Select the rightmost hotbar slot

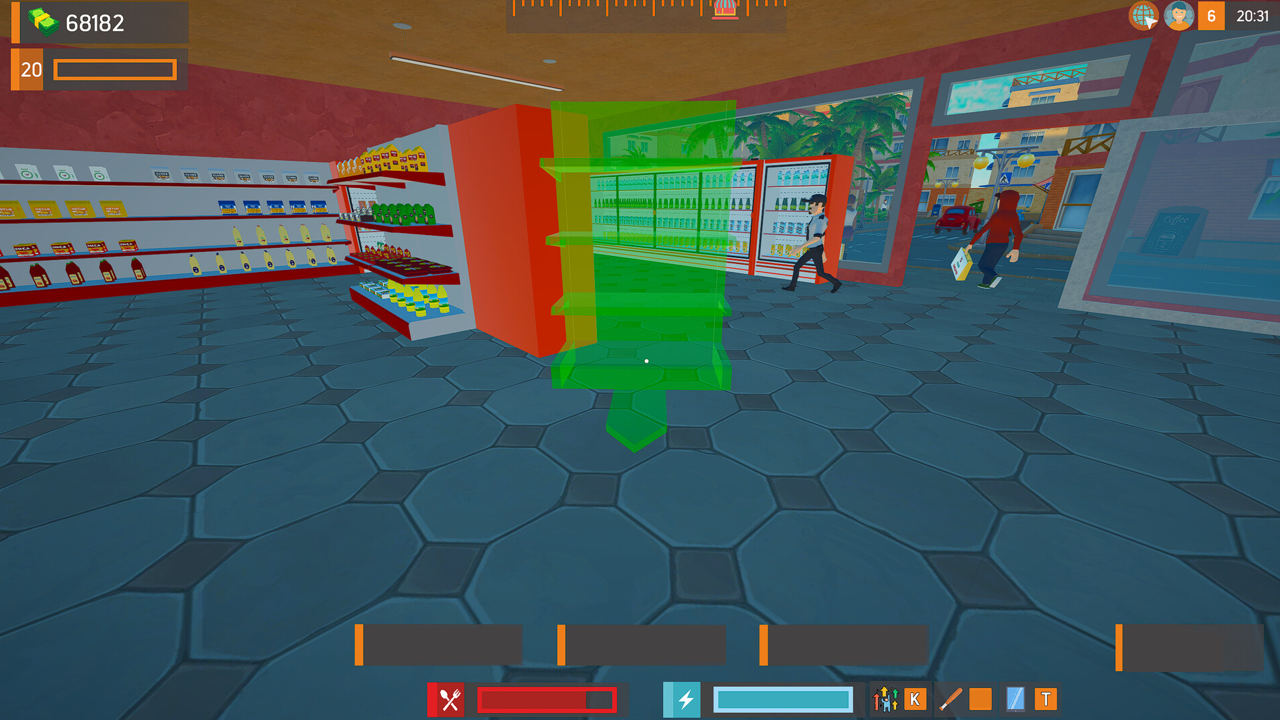pyautogui.click(x=1190, y=645)
